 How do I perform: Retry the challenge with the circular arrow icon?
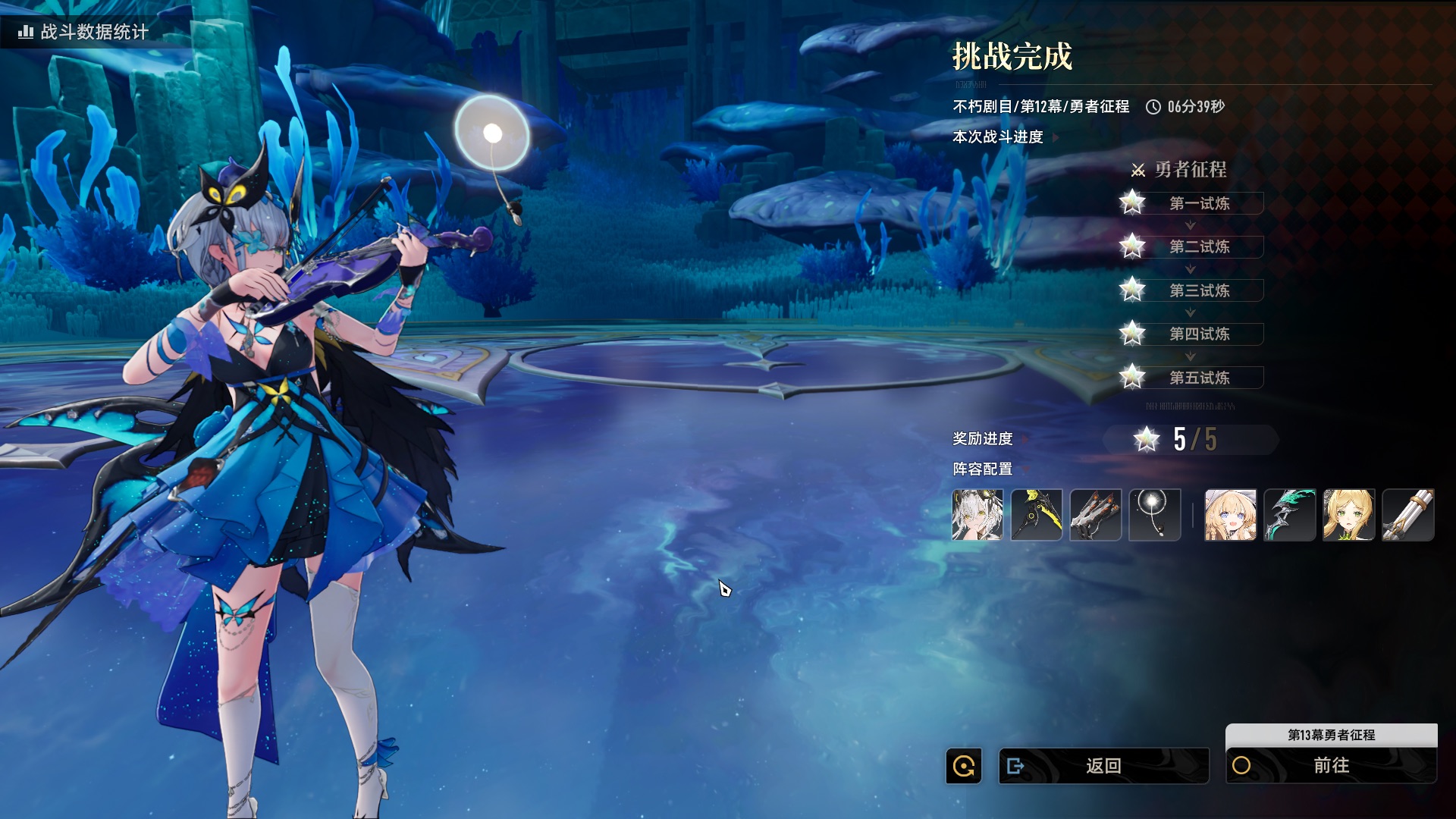[964, 766]
